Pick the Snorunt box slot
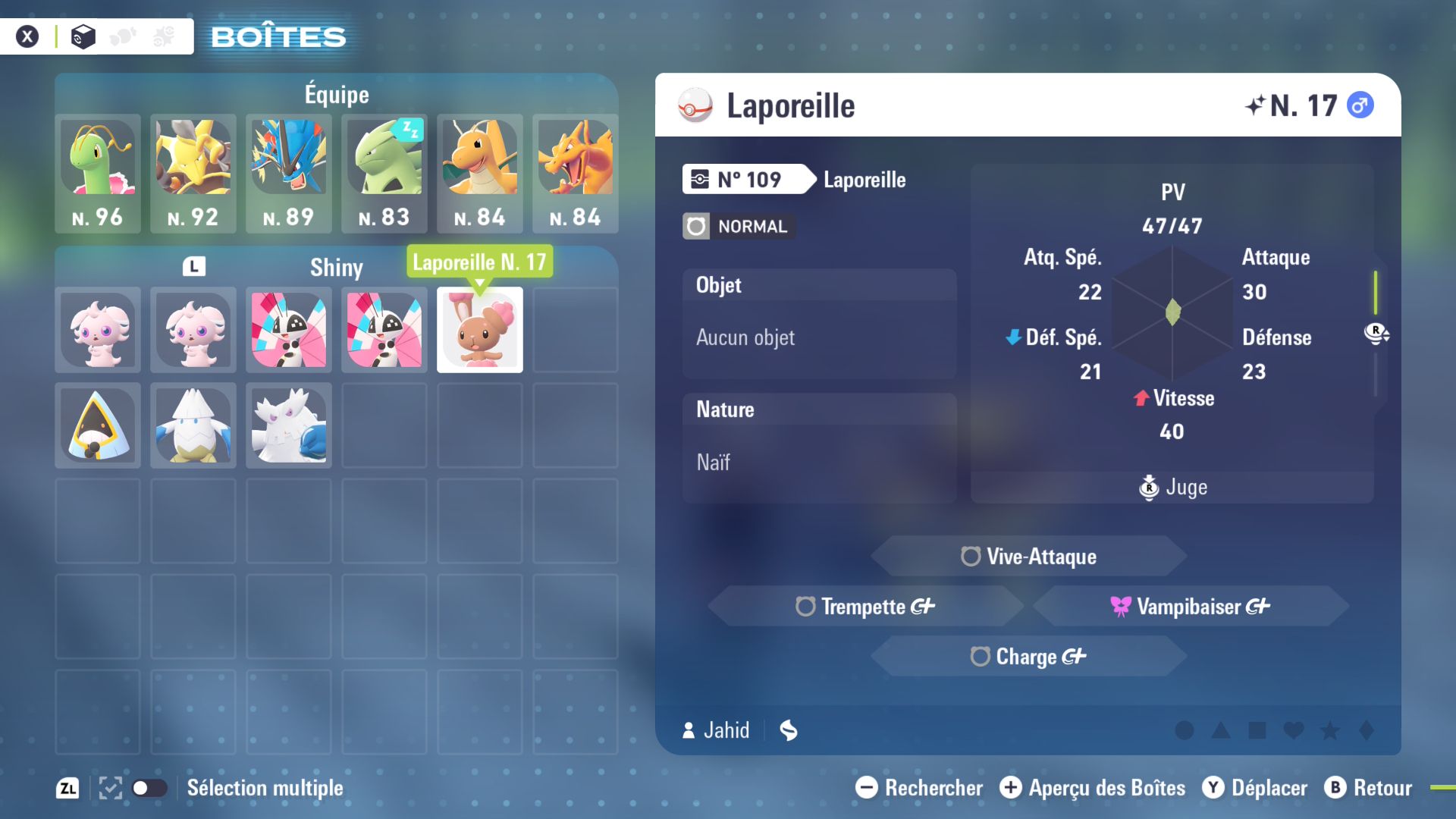The width and height of the screenshot is (1456, 819). click(x=98, y=425)
